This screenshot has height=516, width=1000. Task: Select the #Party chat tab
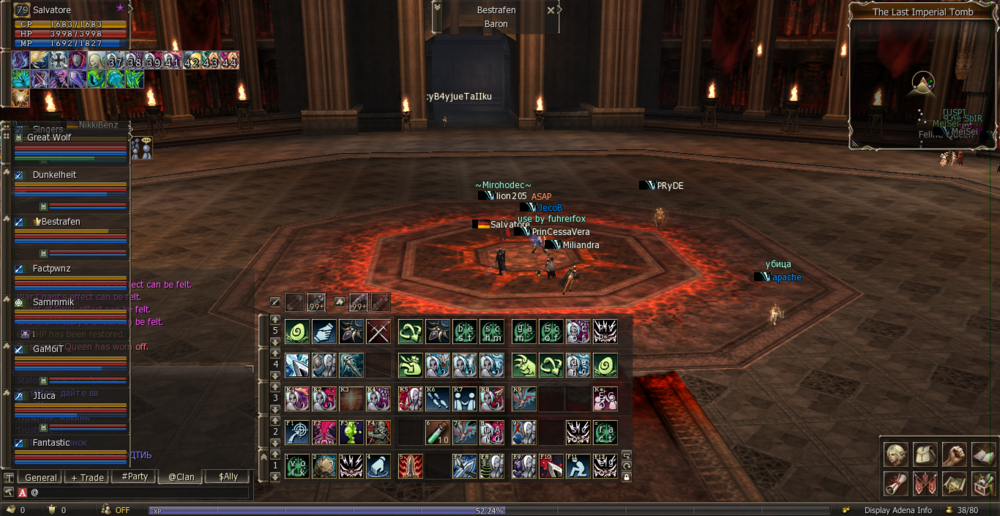coord(134,477)
